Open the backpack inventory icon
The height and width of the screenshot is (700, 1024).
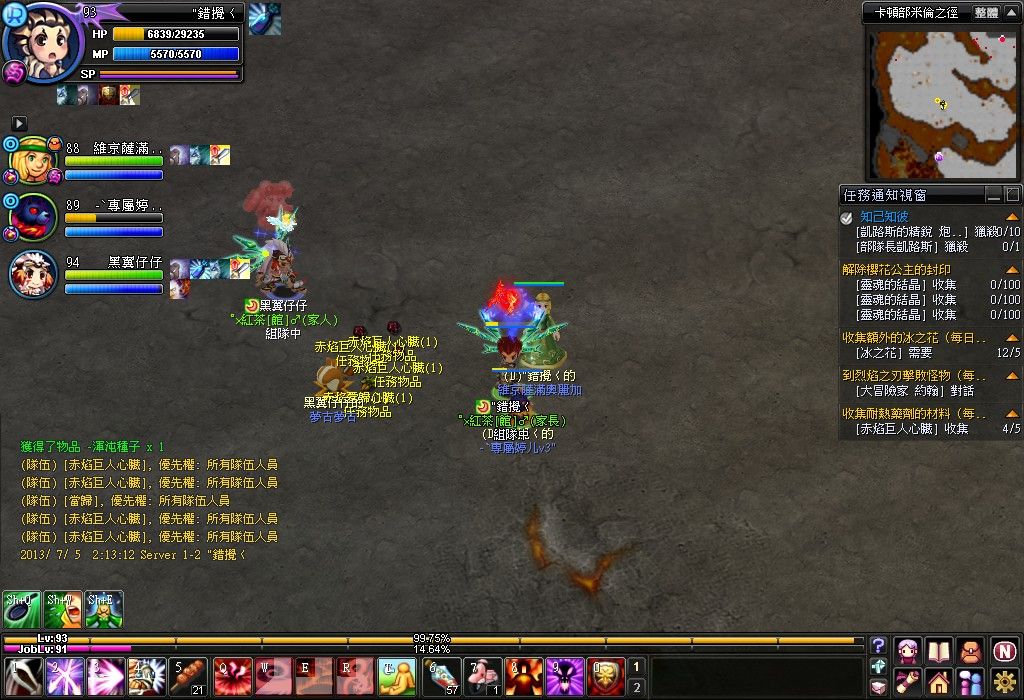970,650
